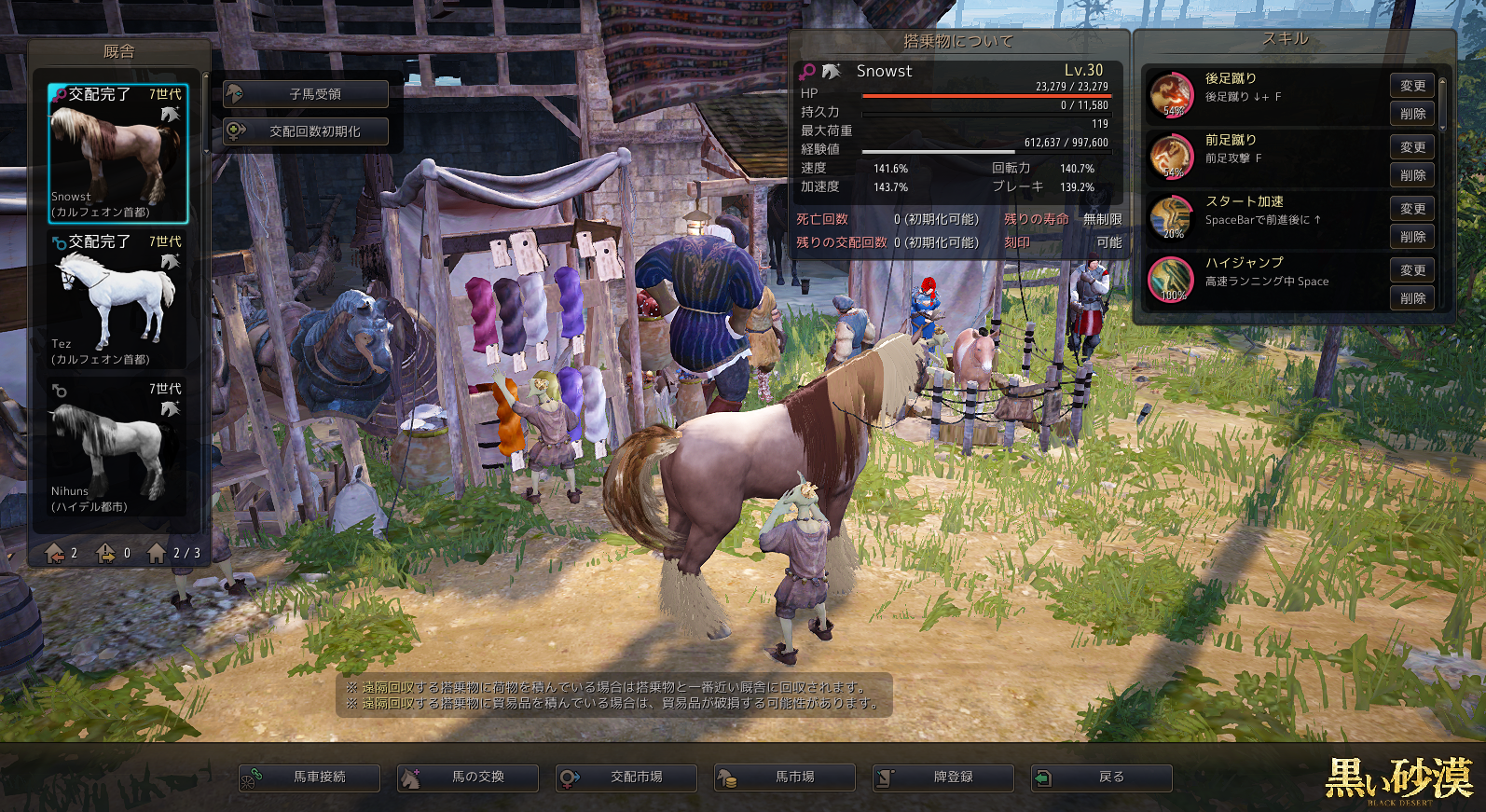Screen dimensions: 1486x812
Task: Delete the 後足蹴り skill
Action: [x=1412, y=114]
